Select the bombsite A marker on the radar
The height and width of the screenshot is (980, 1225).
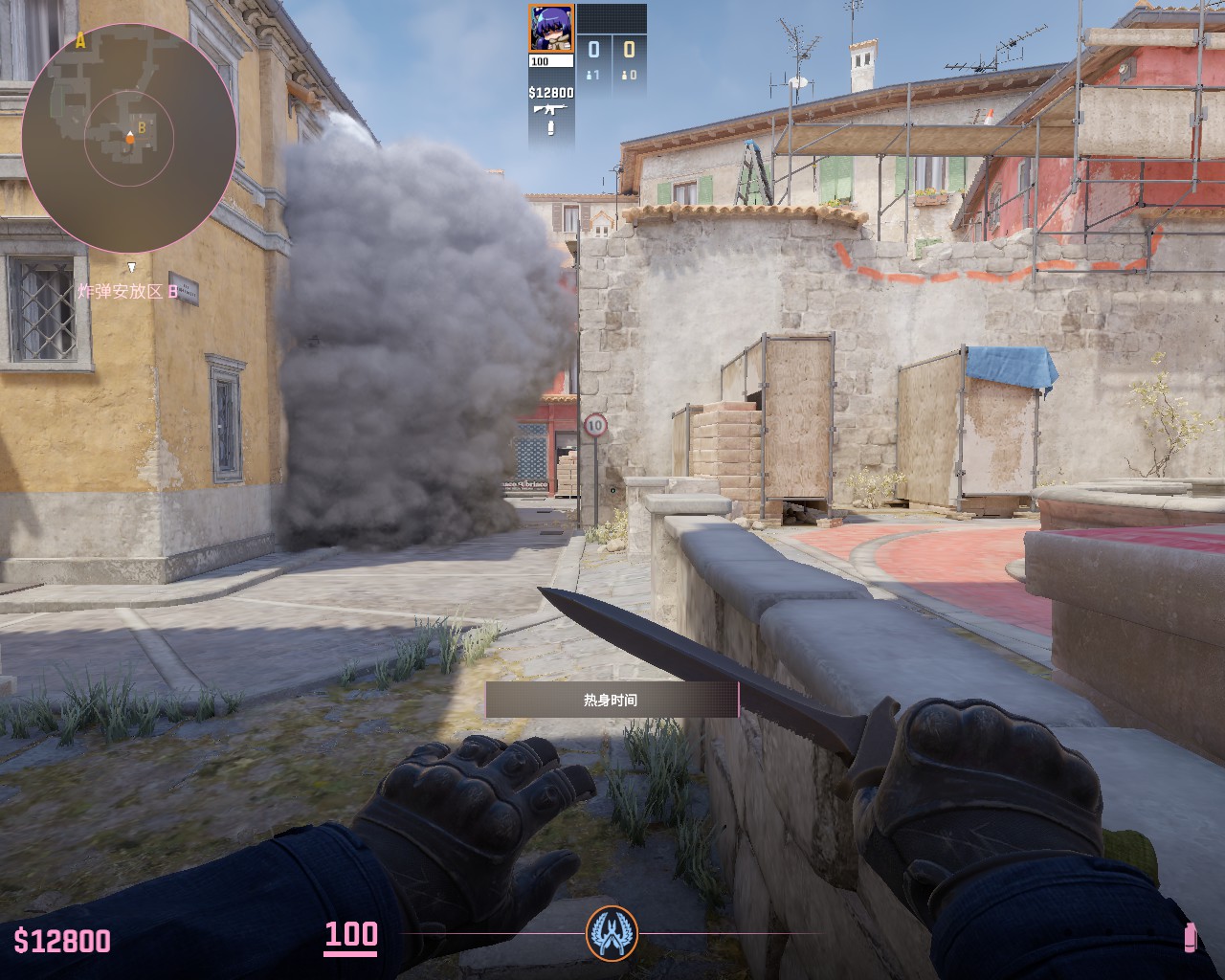tap(80, 41)
